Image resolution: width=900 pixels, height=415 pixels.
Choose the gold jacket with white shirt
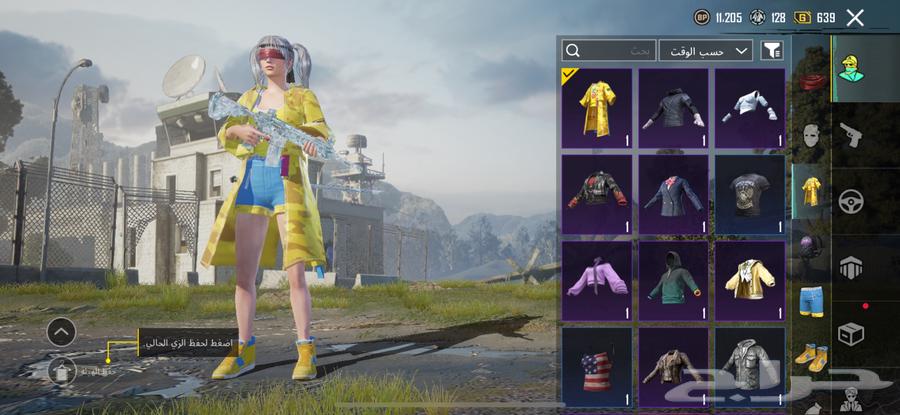(x=749, y=280)
